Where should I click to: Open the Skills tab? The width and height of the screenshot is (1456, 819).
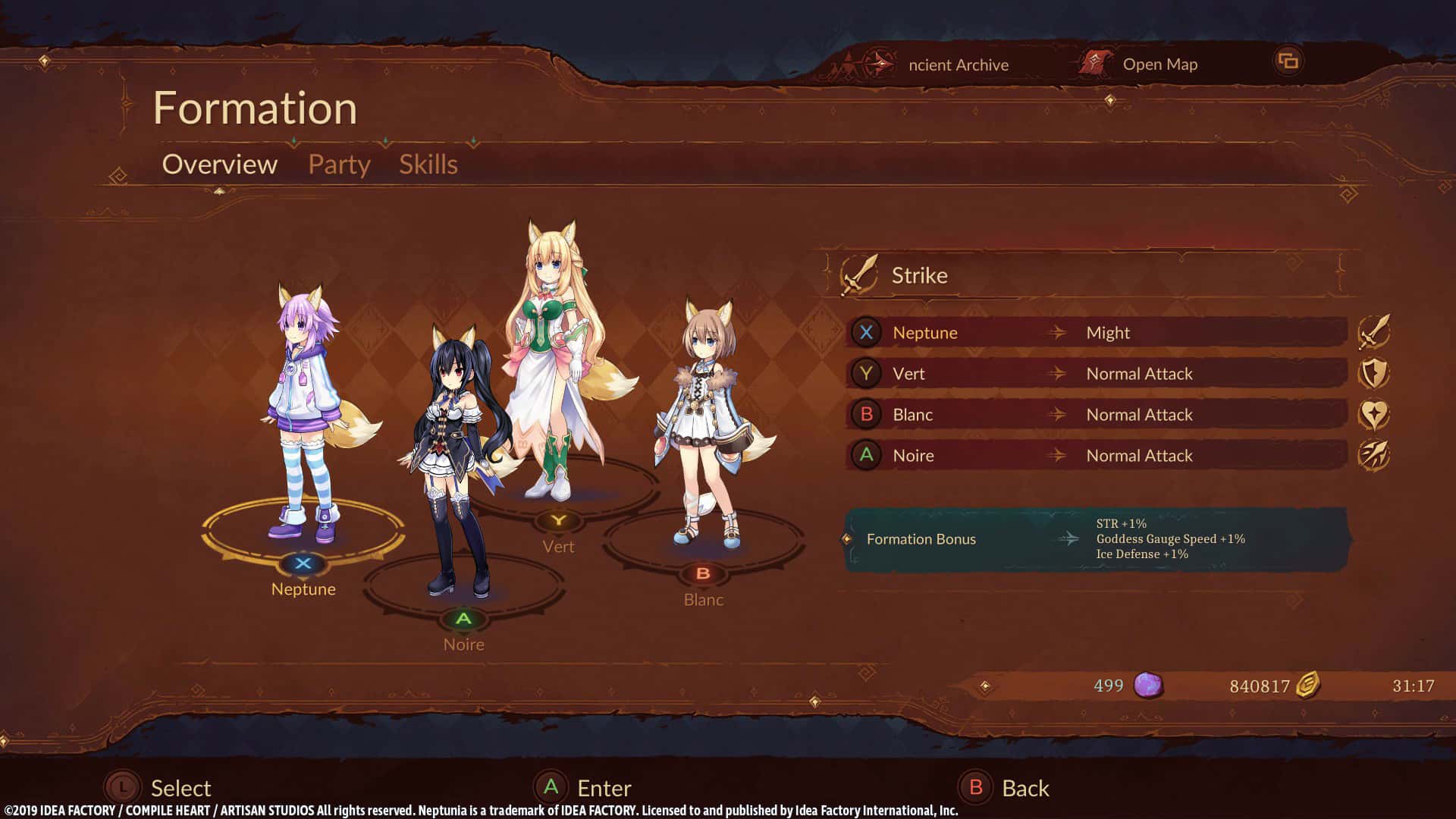(428, 164)
